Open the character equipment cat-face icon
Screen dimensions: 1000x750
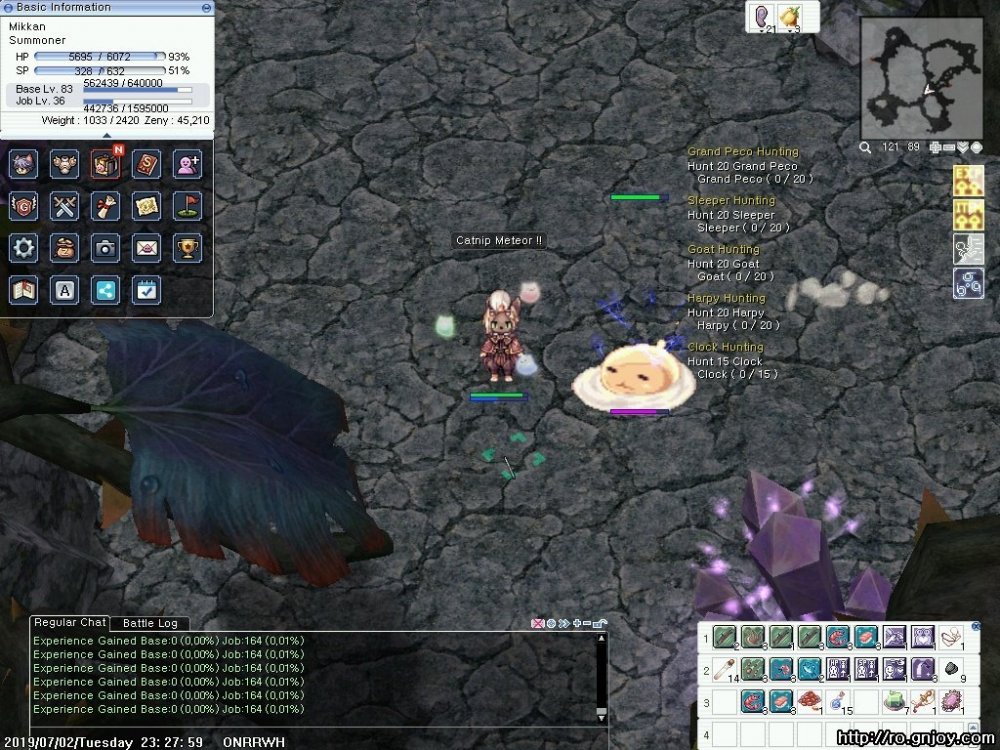23,163
